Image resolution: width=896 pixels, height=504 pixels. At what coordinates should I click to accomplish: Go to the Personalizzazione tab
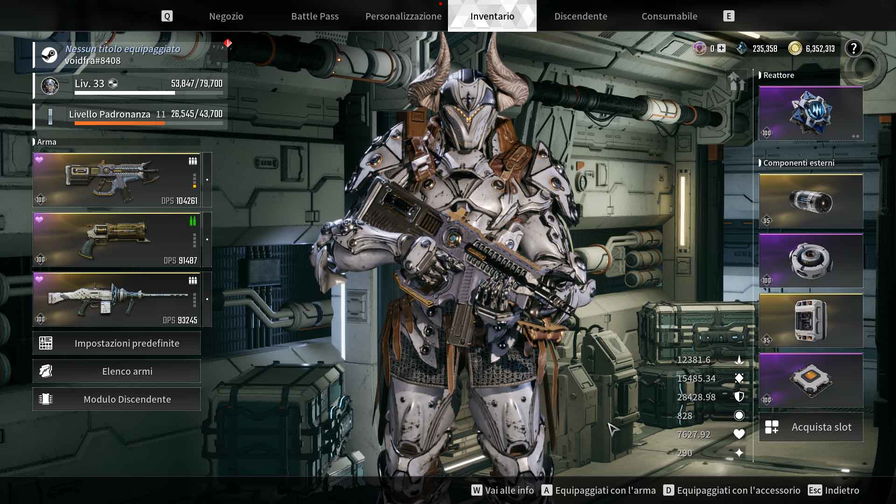tap(403, 16)
